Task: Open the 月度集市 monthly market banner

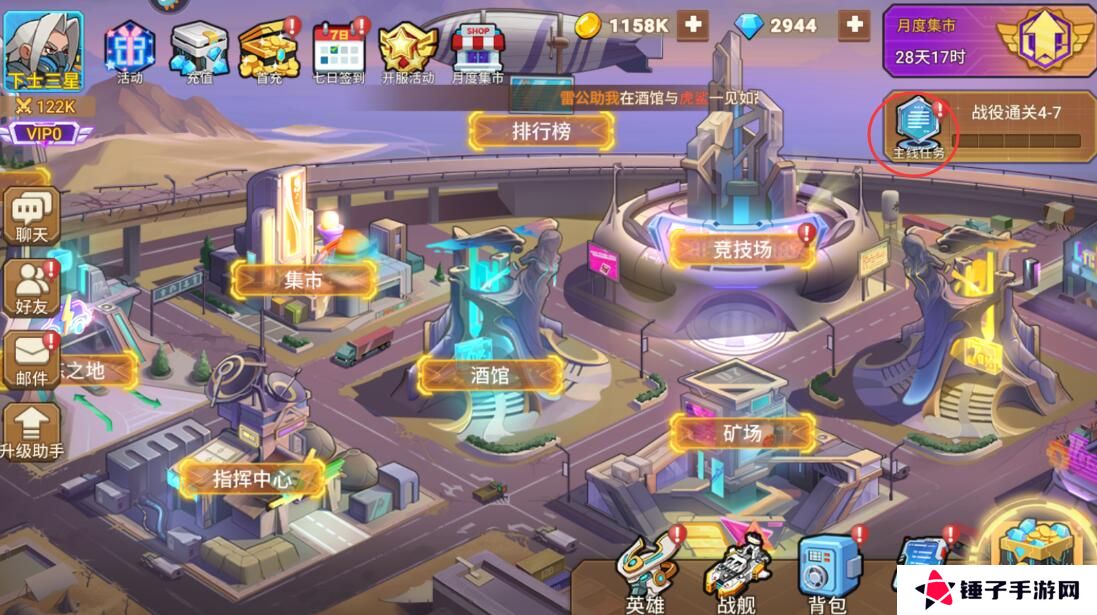Action: [x=987, y=42]
